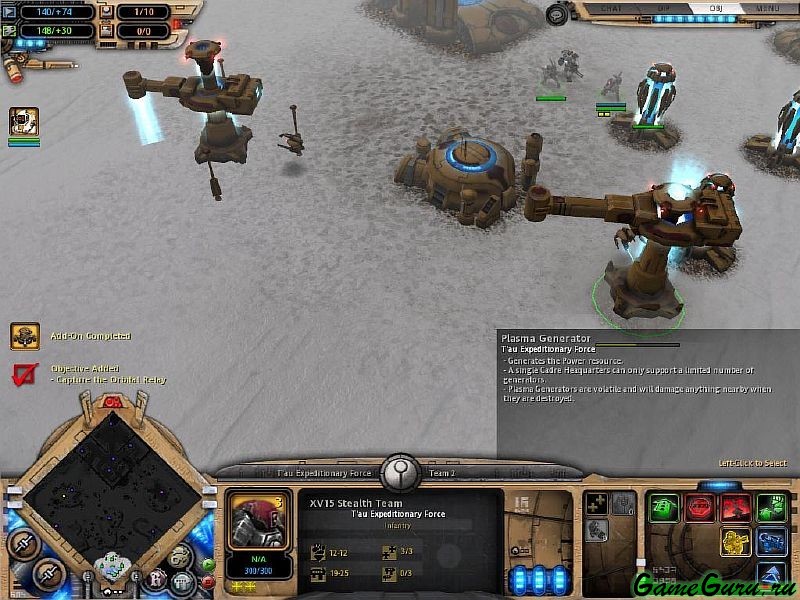This screenshot has width=800, height=600.
Task: Open the Chat panel
Action: 610,9
